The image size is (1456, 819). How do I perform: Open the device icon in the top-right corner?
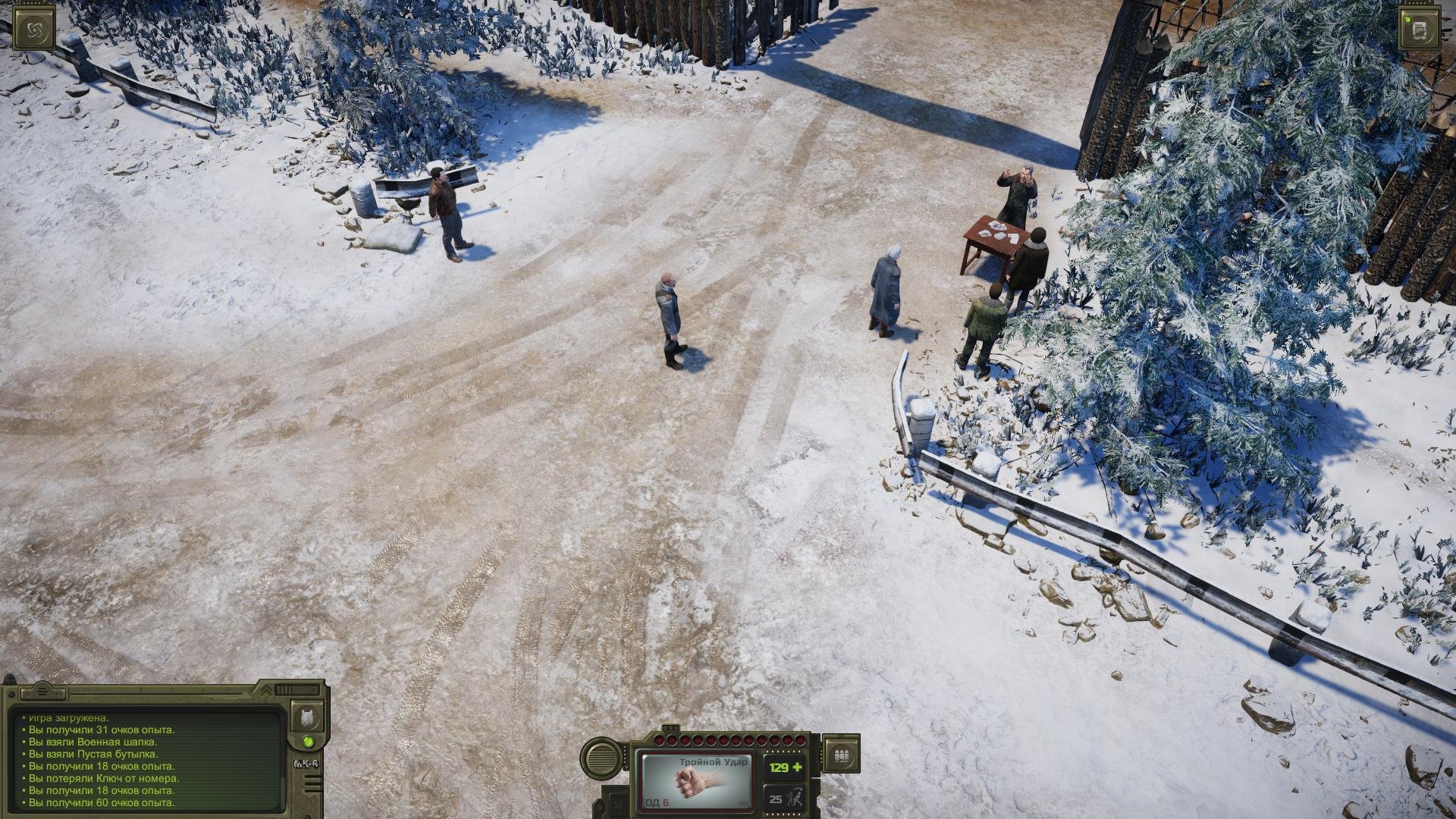coord(1419,30)
